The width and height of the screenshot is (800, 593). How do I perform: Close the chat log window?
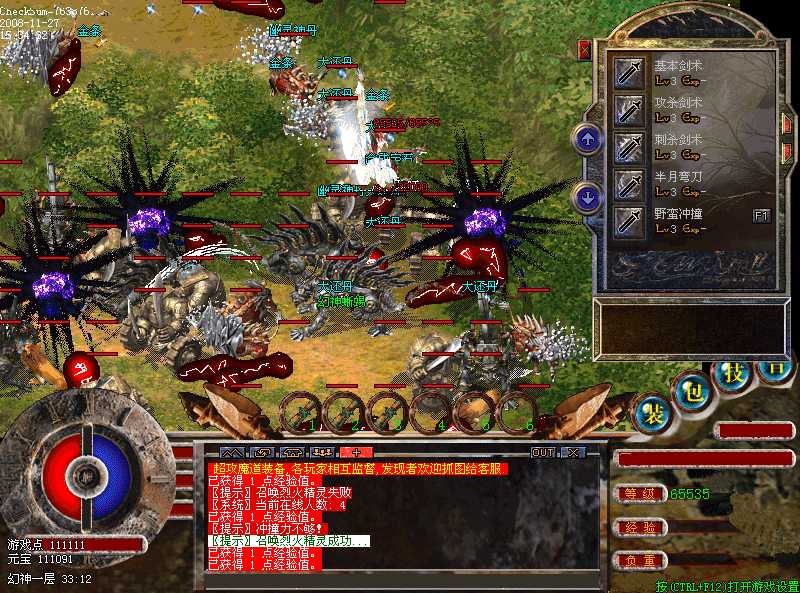point(572,452)
